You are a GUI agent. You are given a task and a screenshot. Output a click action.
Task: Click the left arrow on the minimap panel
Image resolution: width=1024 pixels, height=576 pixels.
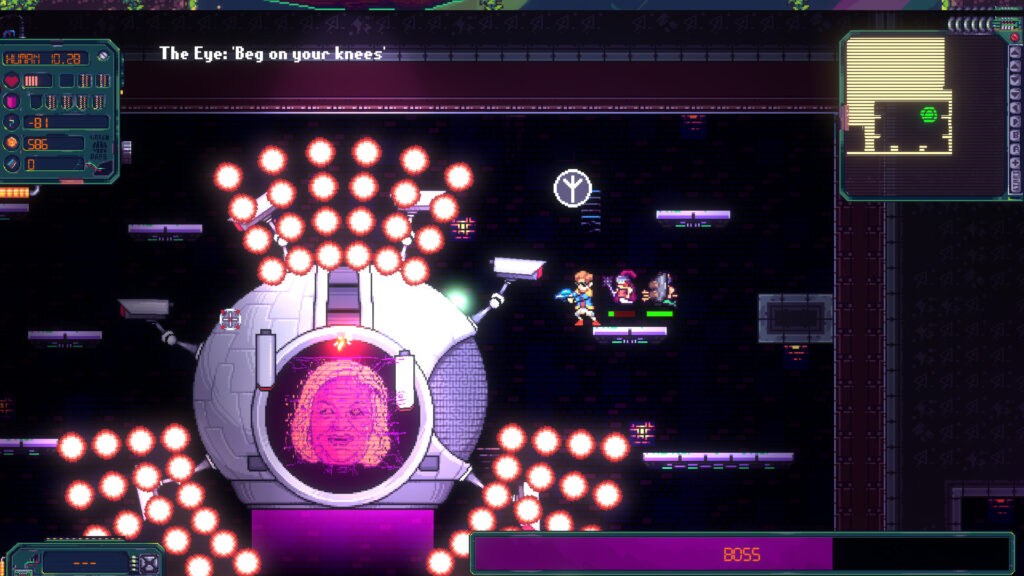1015,108
